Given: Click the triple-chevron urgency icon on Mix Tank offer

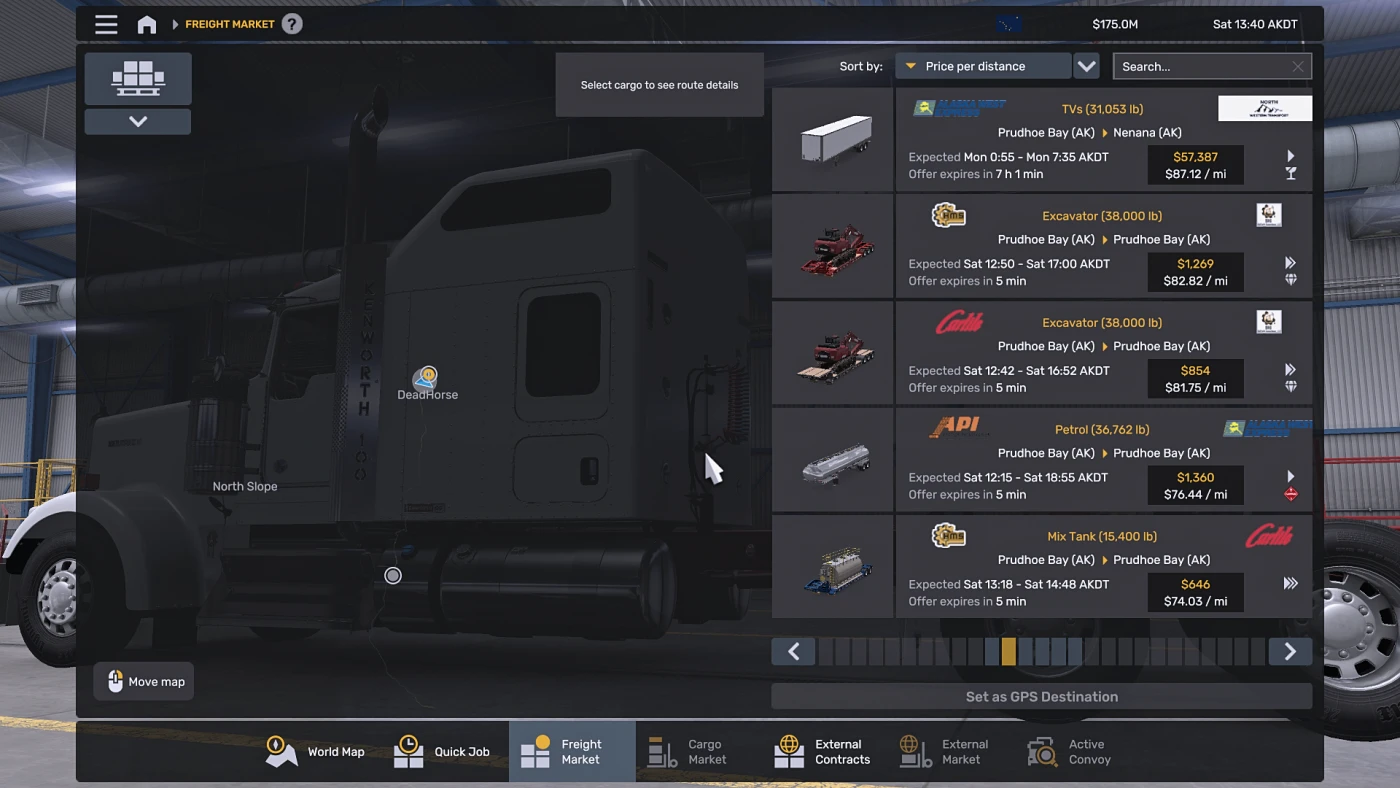Looking at the screenshot, I should 1290,582.
